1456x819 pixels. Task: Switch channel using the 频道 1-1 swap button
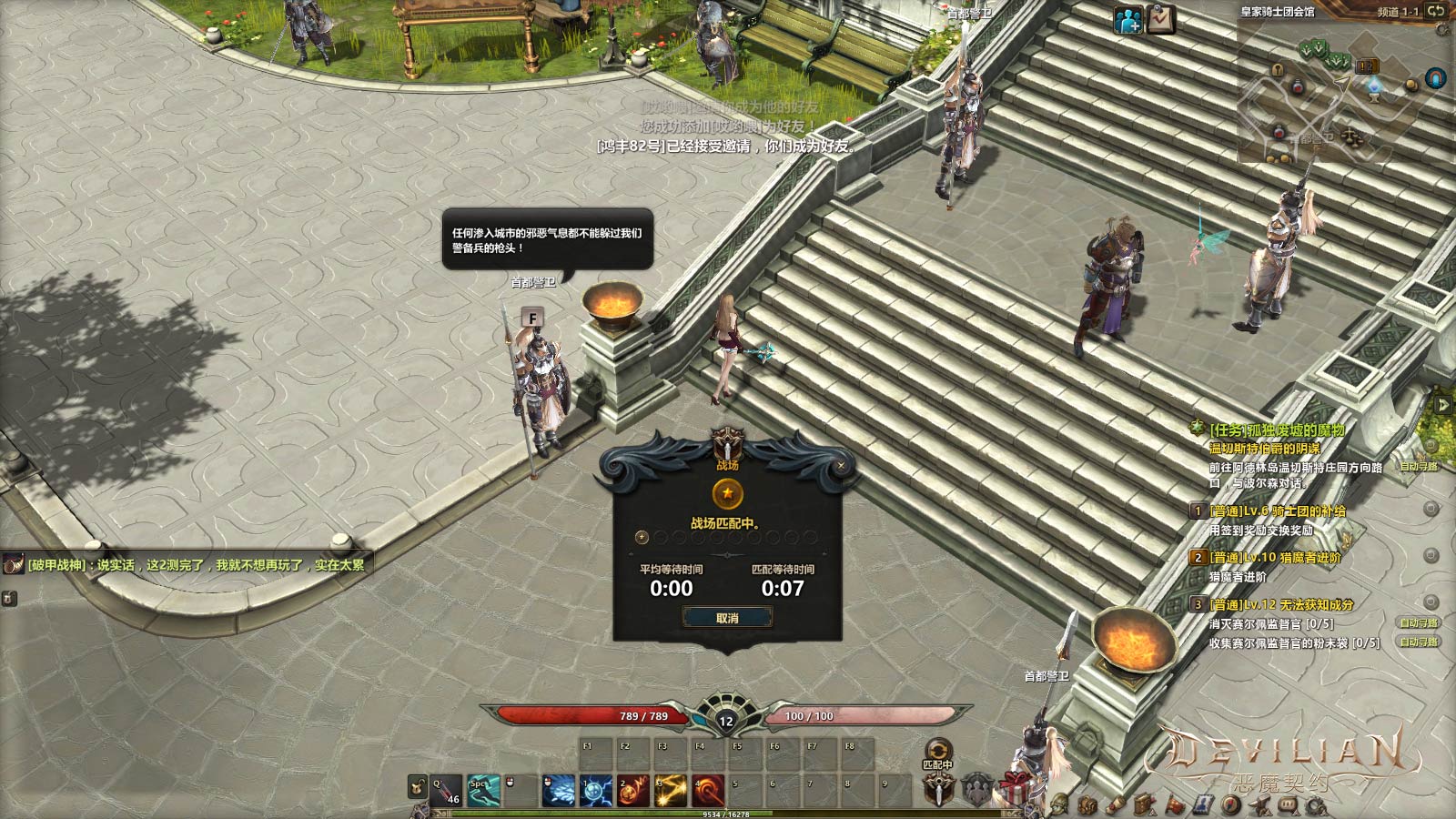pyautogui.click(x=1436, y=11)
